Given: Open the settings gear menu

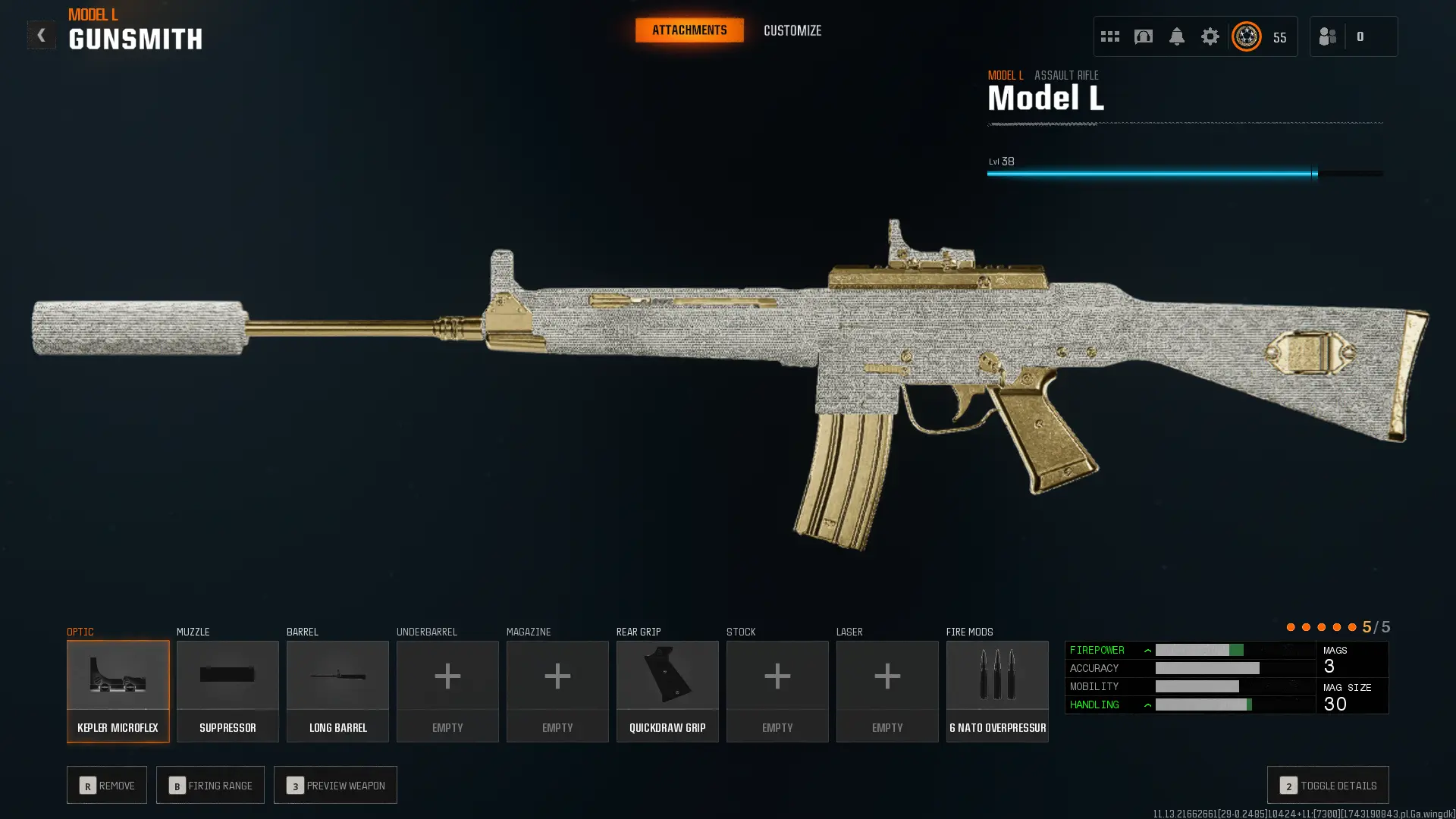Looking at the screenshot, I should [1210, 36].
